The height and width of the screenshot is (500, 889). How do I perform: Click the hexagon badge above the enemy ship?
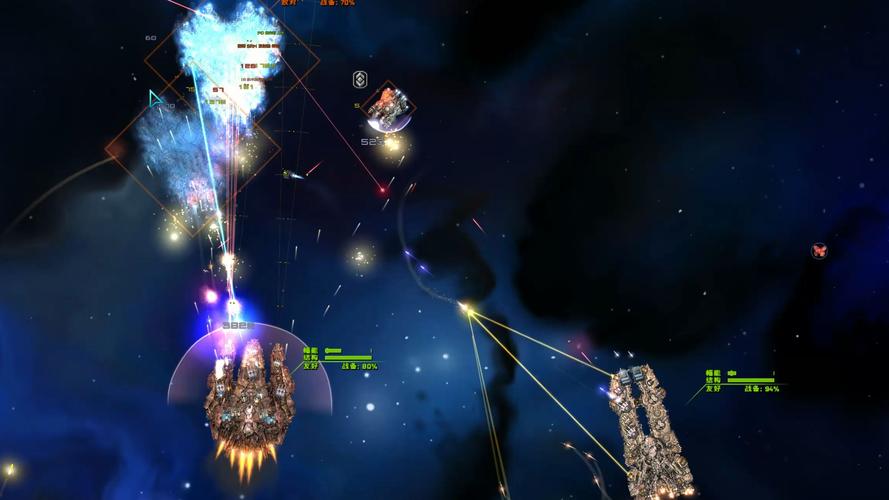point(360,80)
